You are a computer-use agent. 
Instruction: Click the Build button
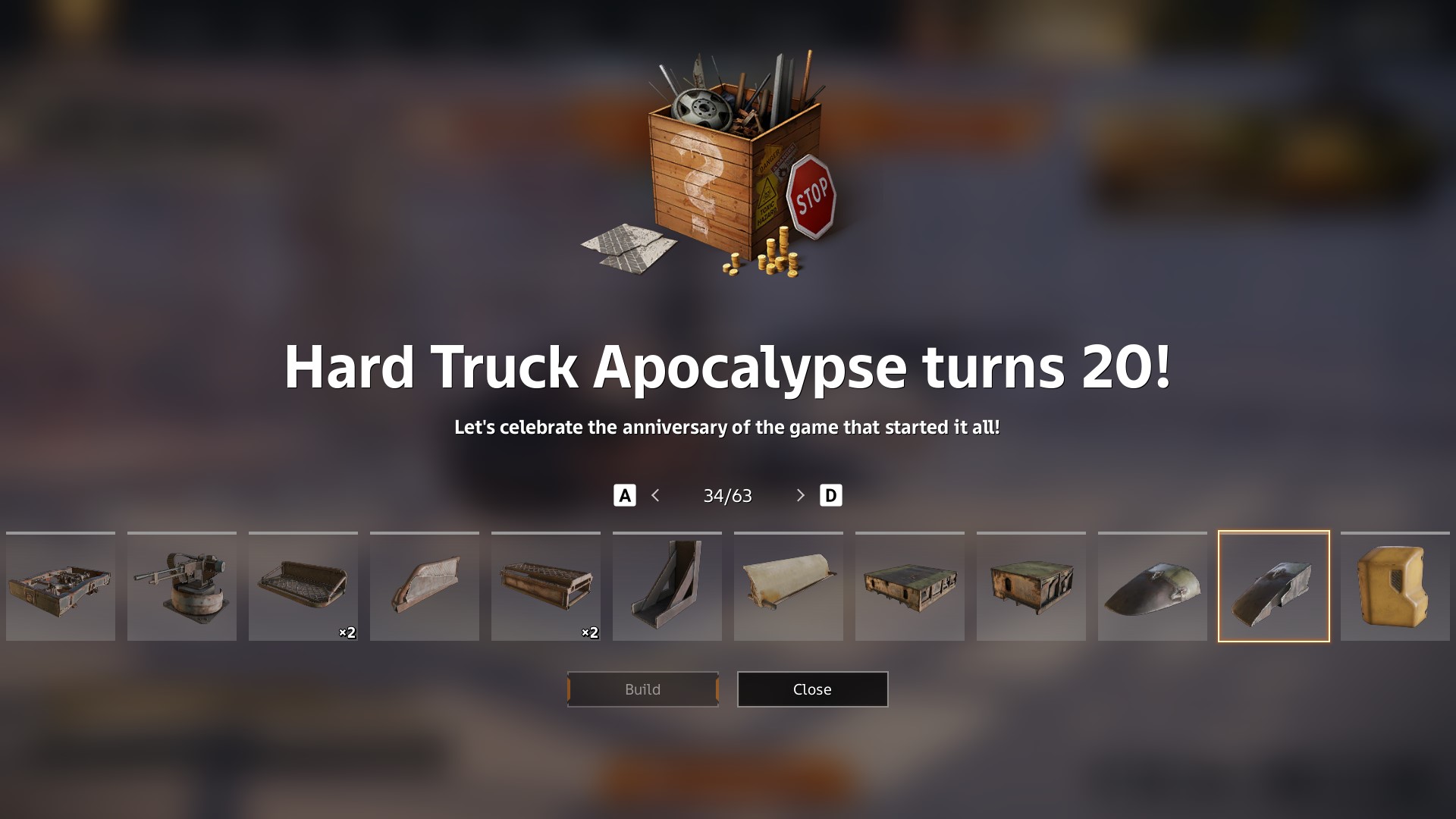[x=642, y=689]
